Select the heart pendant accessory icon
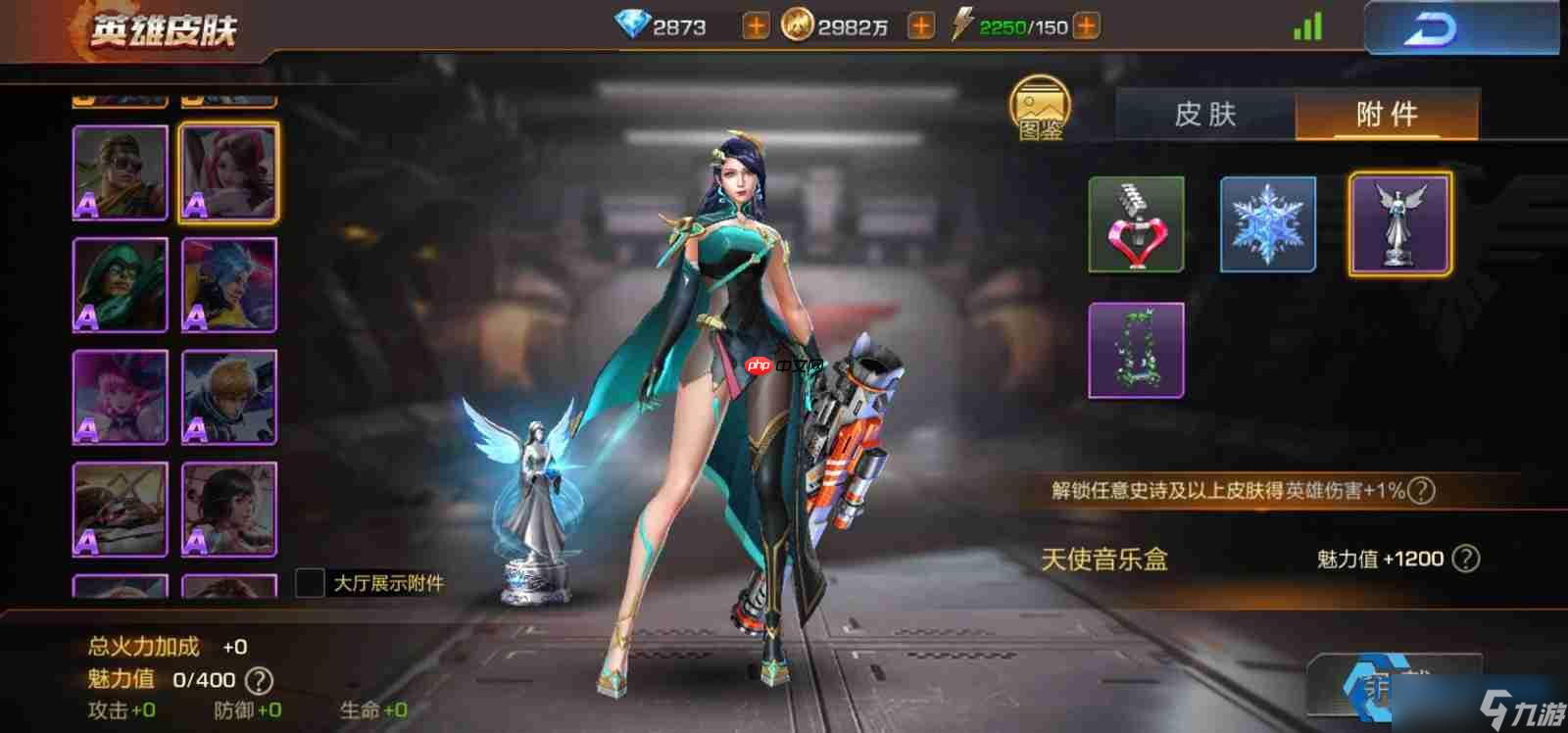Screen dimensions: 1568x733 tap(1135, 223)
